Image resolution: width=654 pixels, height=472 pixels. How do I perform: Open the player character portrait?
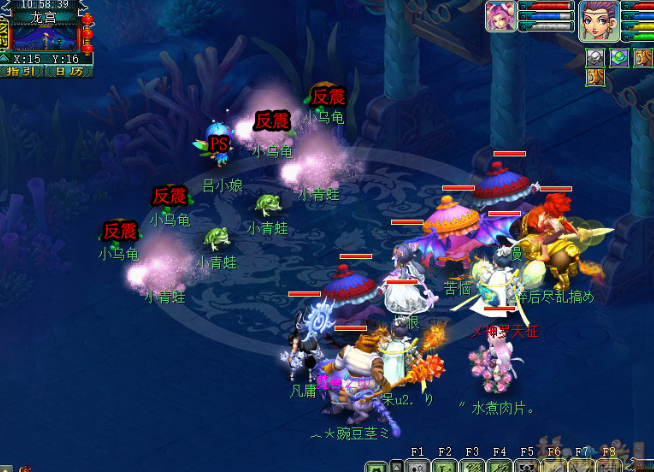[x=599, y=20]
